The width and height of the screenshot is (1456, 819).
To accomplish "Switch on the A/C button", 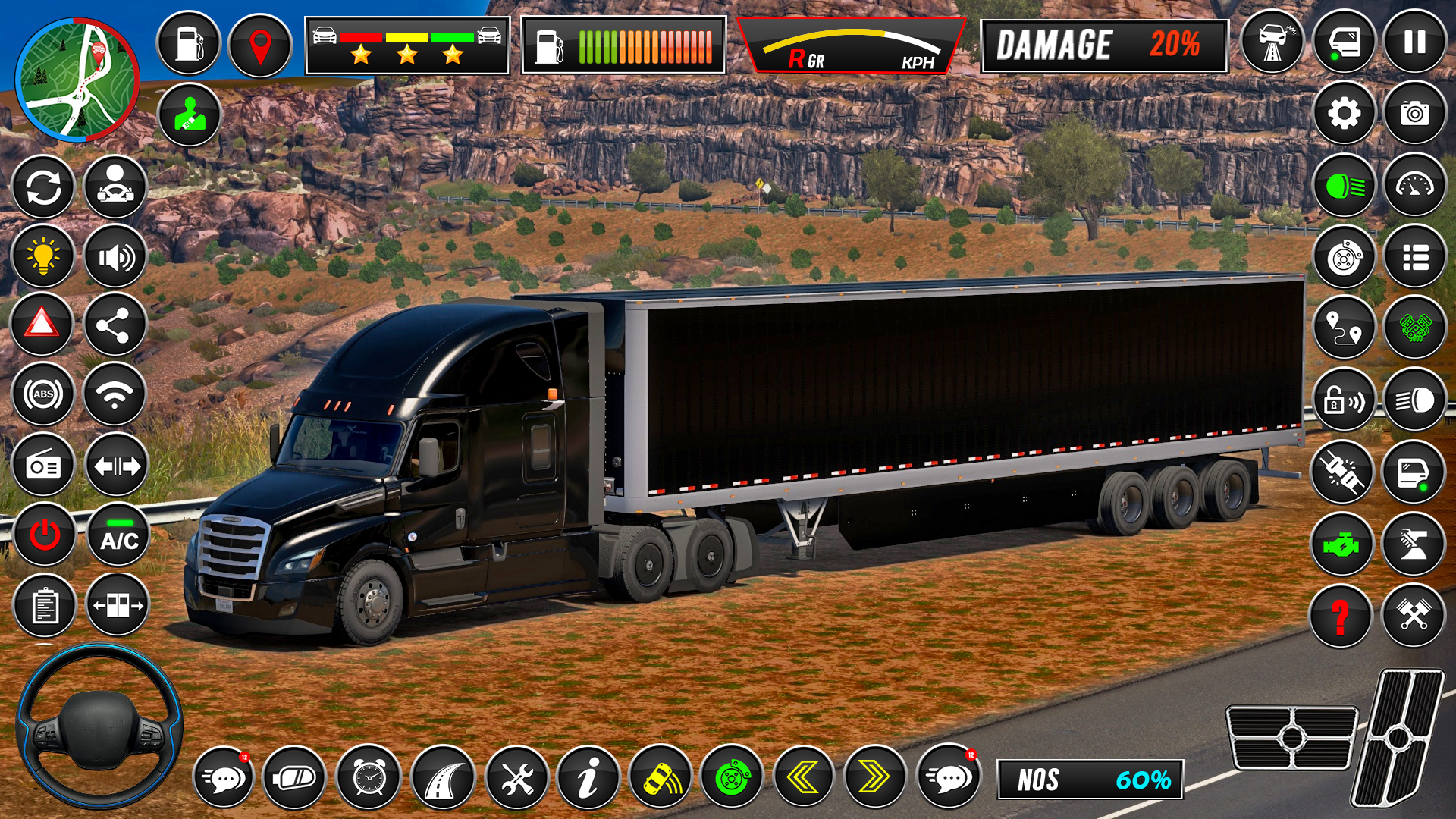I will pyautogui.click(x=119, y=535).
